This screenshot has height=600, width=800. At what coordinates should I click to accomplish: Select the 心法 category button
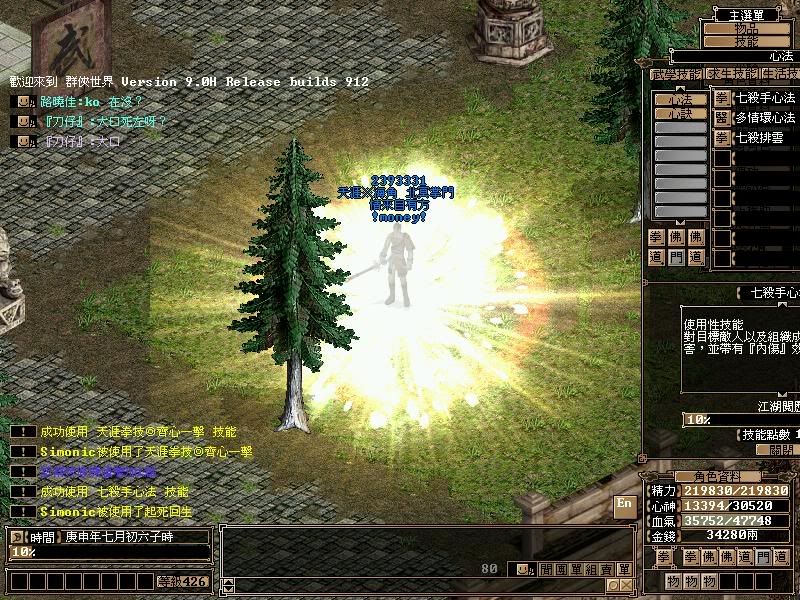[680, 99]
